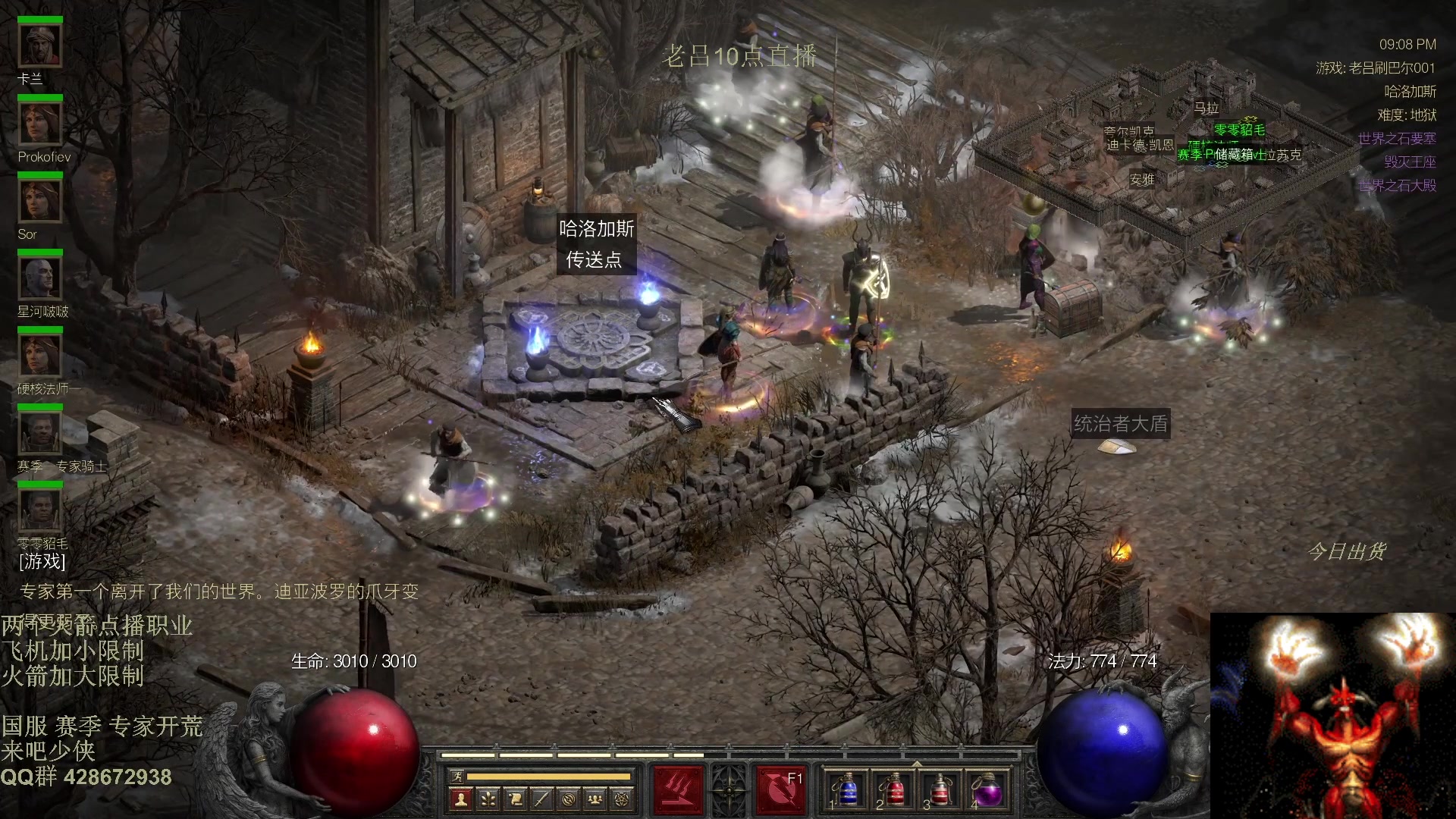Toggle the run/walk button
This screenshot has height=819, width=1456.
coord(457,776)
